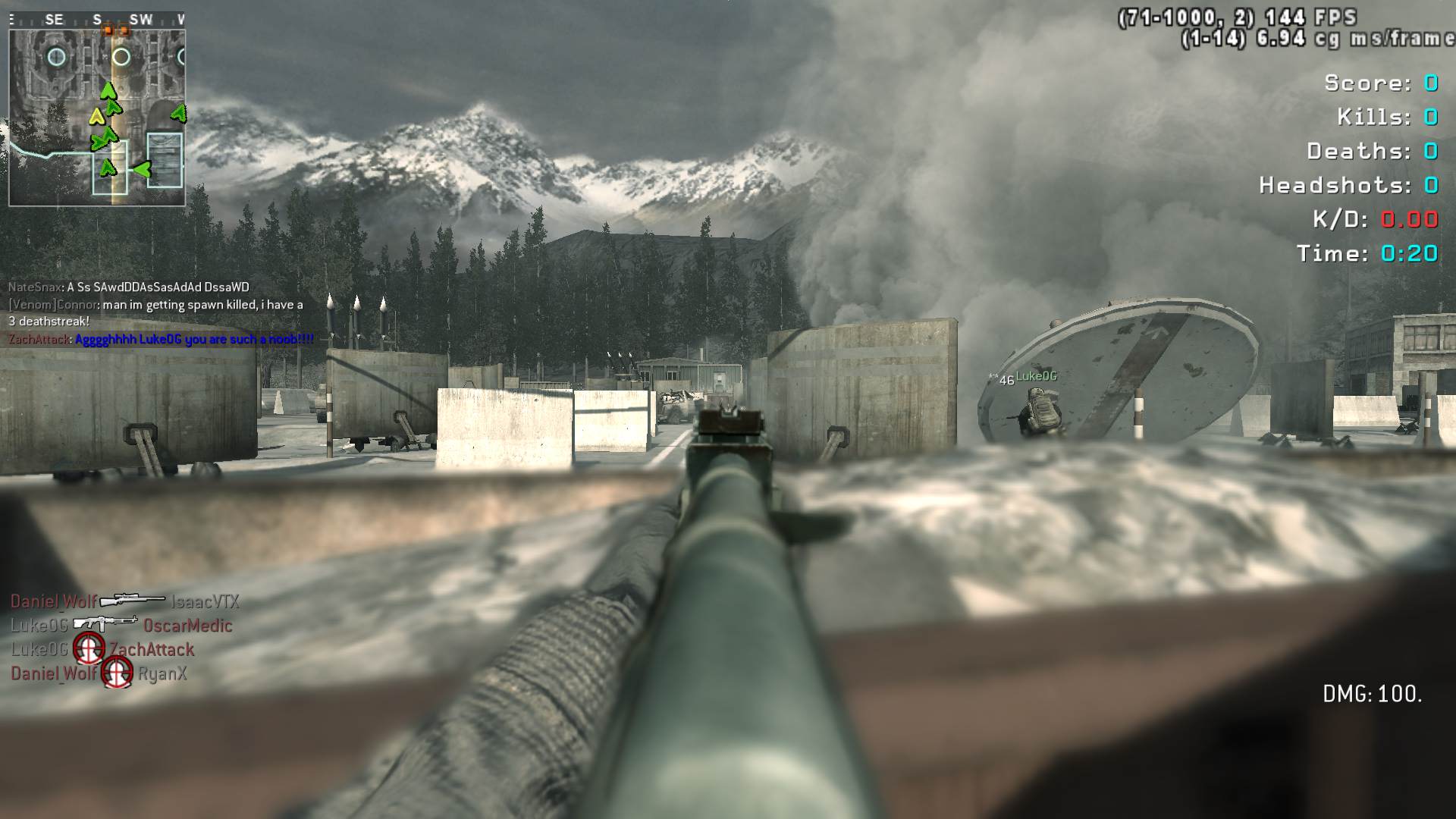Click the headshot icon beside ZachAttack
This screenshot has width=1456, height=819.
tap(89, 649)
